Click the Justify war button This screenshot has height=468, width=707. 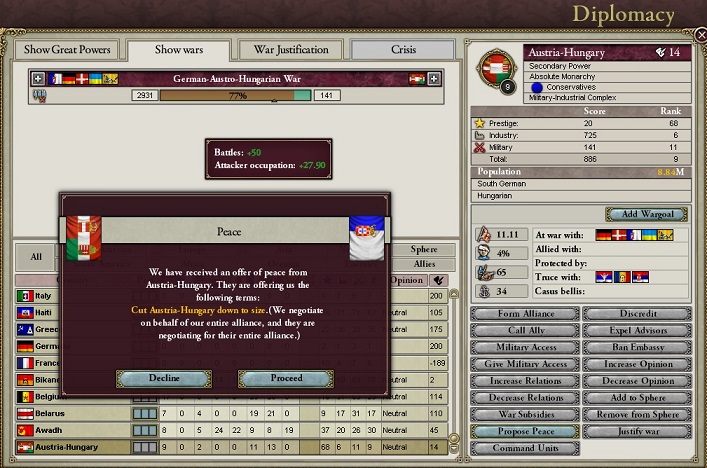click(639, 432)
